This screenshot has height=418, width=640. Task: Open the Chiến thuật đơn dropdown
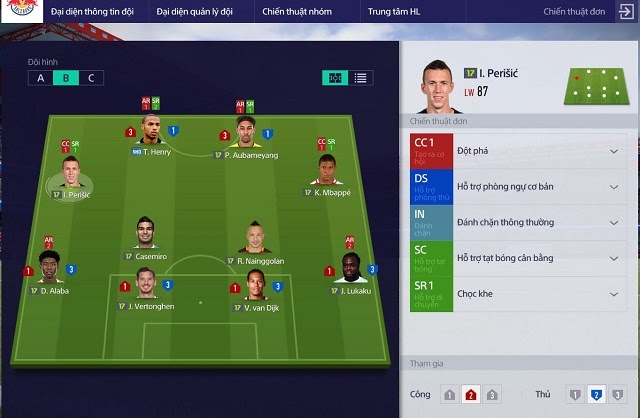pyautogui.click(x=581, y=12)
